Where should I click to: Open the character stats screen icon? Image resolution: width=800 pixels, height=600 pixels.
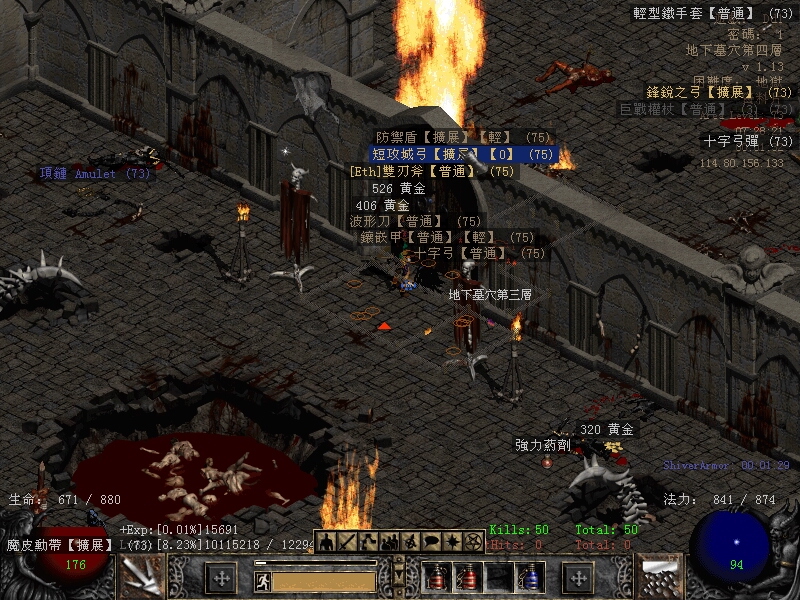click(326, 541)
